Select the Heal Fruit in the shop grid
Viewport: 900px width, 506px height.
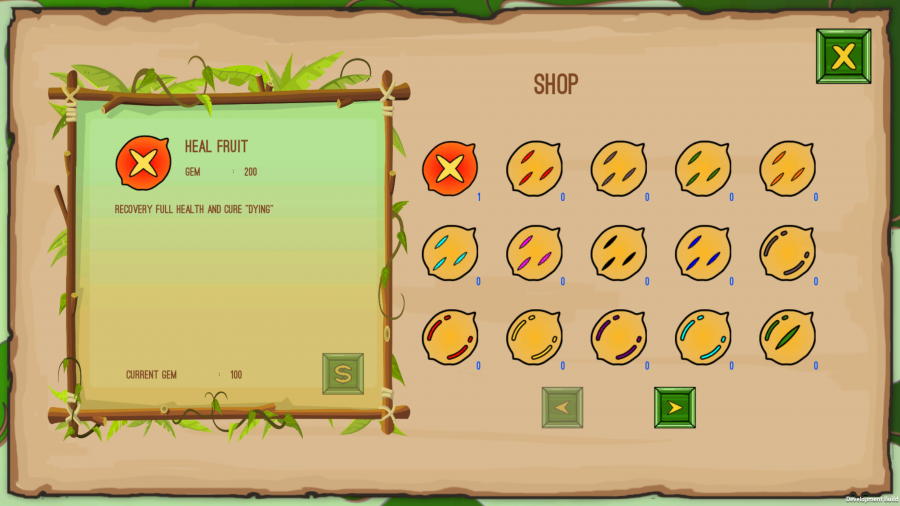(450, 168)
